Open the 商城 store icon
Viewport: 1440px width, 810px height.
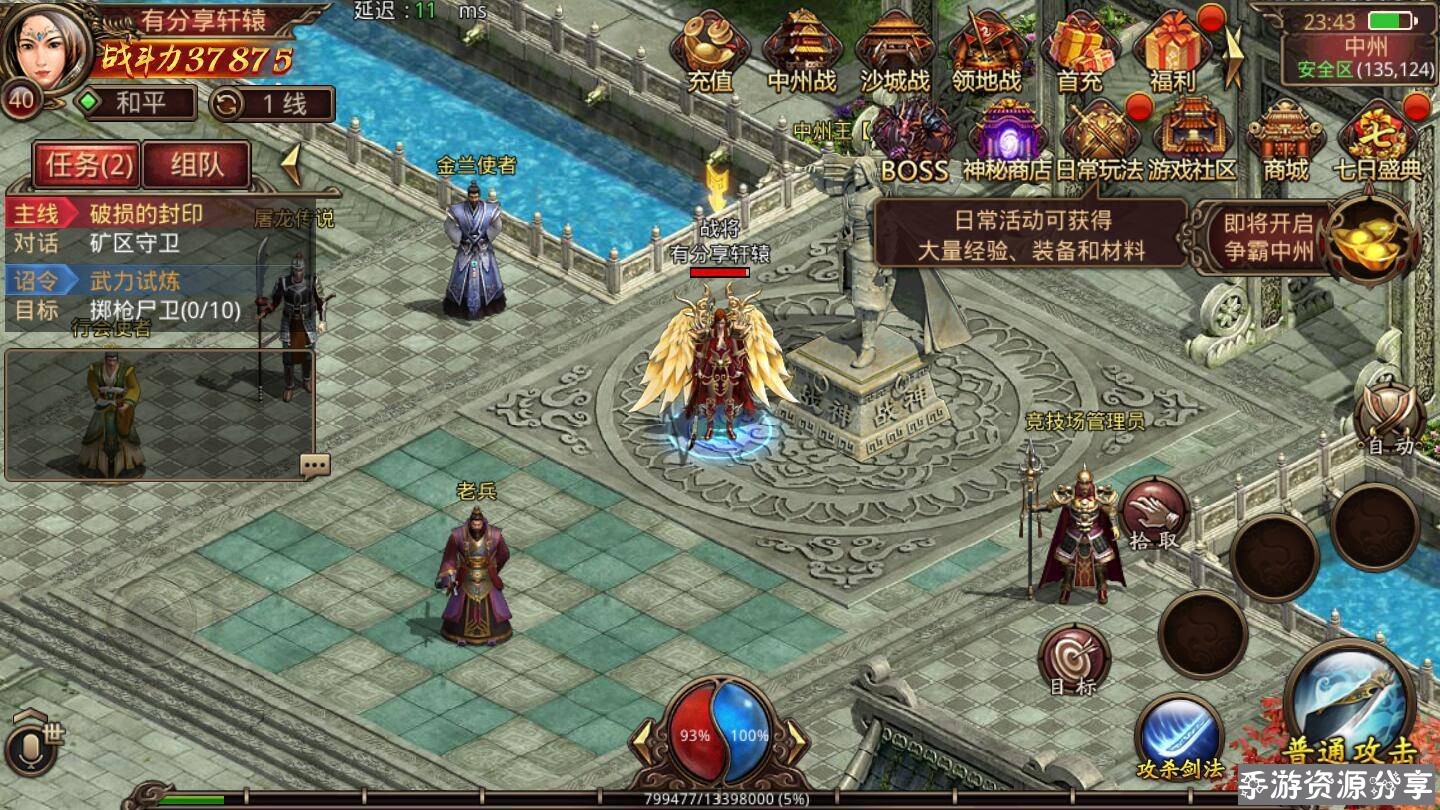(x=1285, y=140)
